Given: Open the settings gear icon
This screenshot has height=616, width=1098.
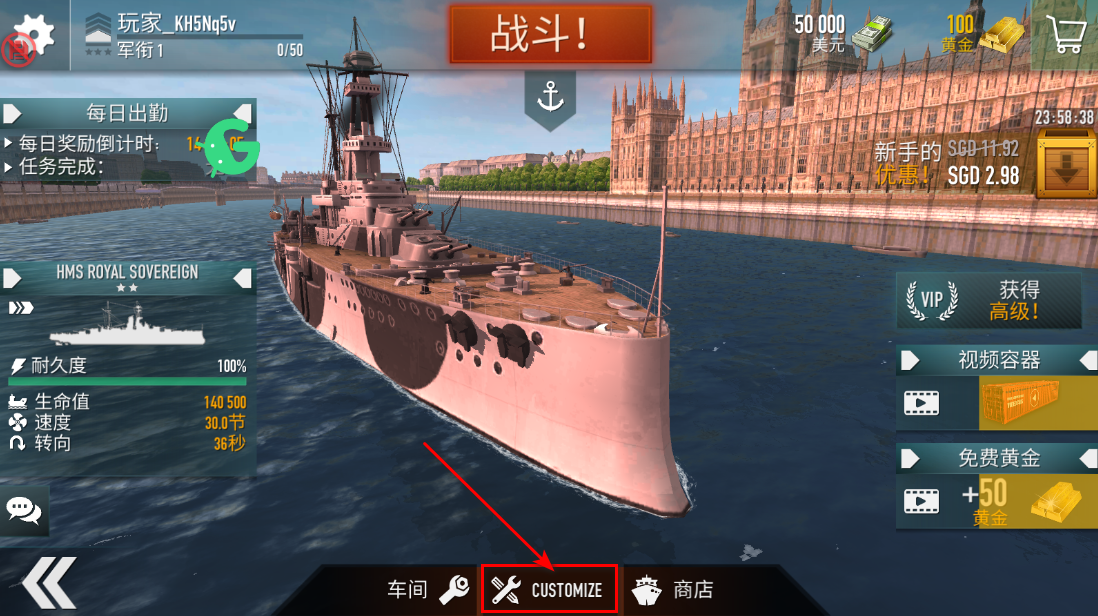Looking at the screenshot, I should coord(35,33).
